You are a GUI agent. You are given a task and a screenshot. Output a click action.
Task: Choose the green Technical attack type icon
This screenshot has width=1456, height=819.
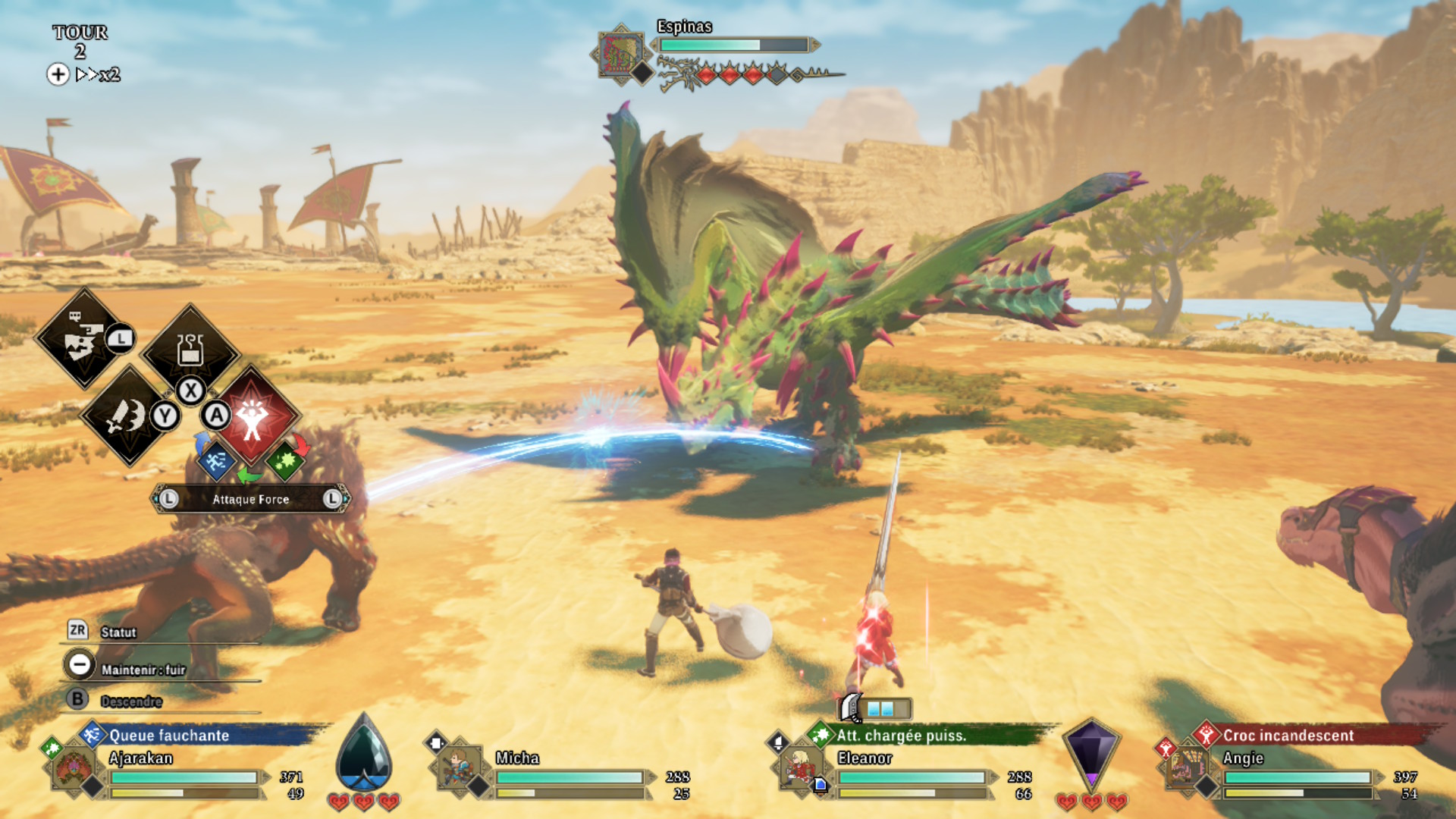pos(285,460)
